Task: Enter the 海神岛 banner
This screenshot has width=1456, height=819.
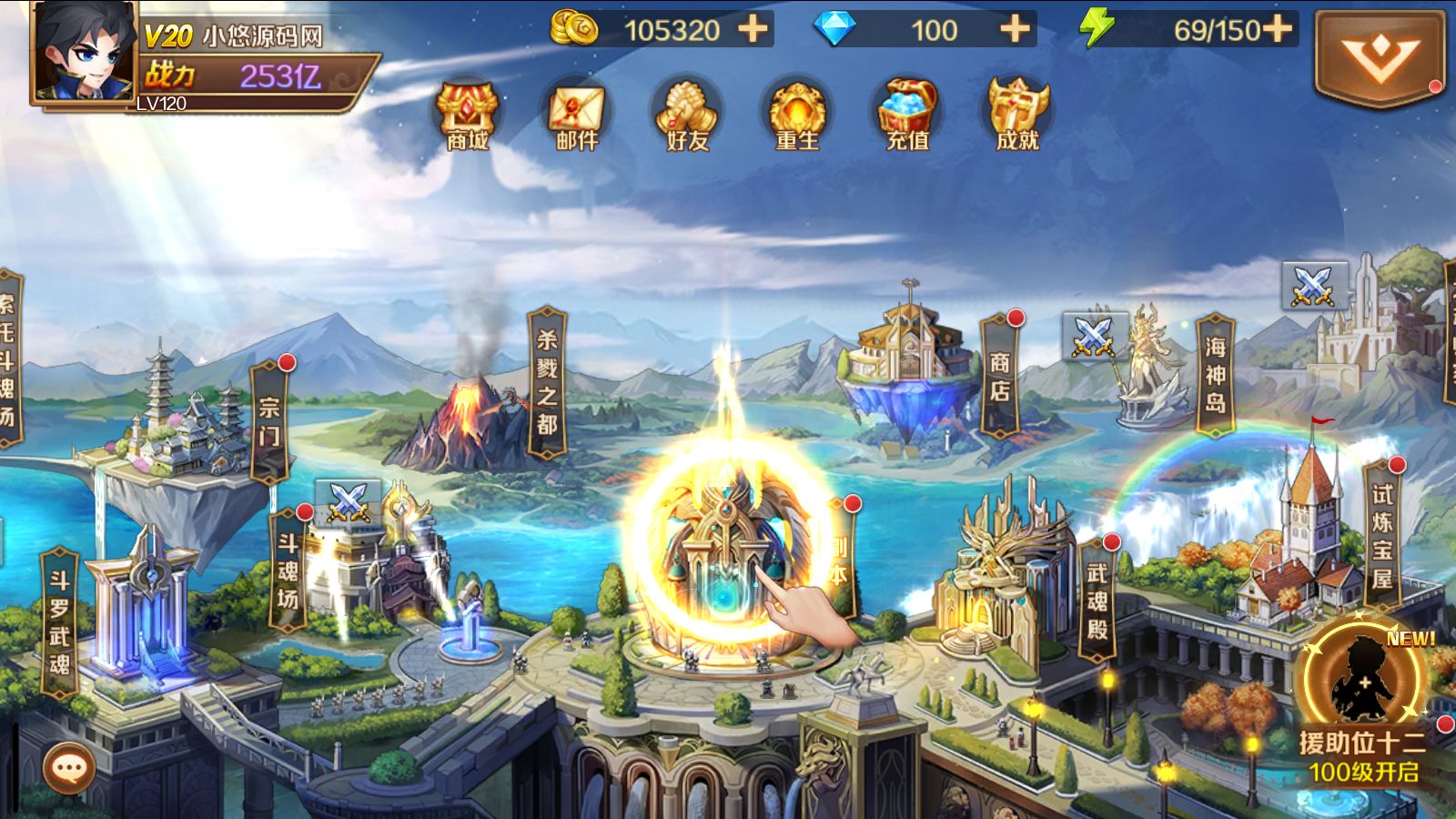Action: pos(1216,375)
